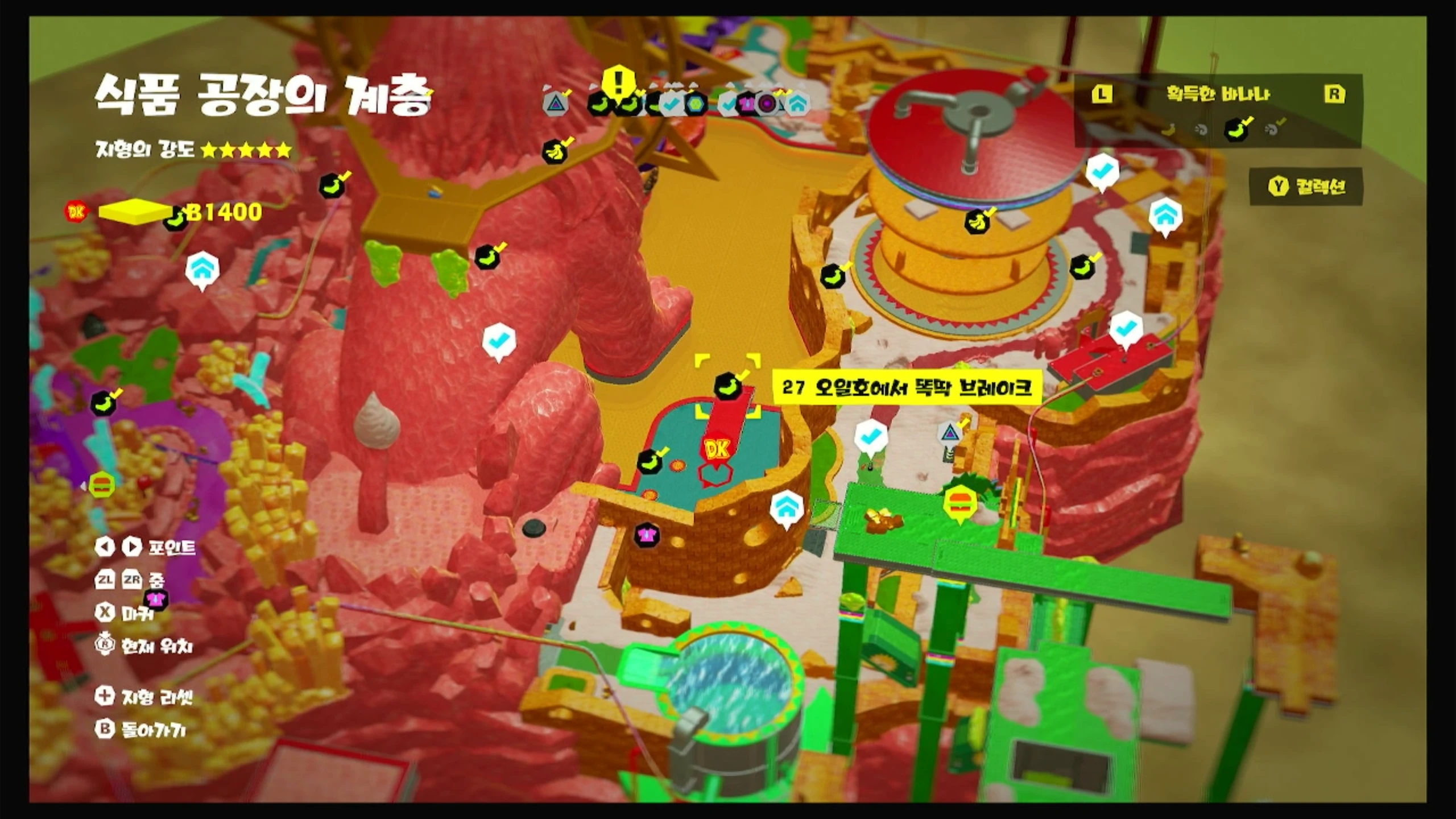1456x819 pixels.
Task: Click the yellow exclamation mark map marker
Action: (618, 82)
